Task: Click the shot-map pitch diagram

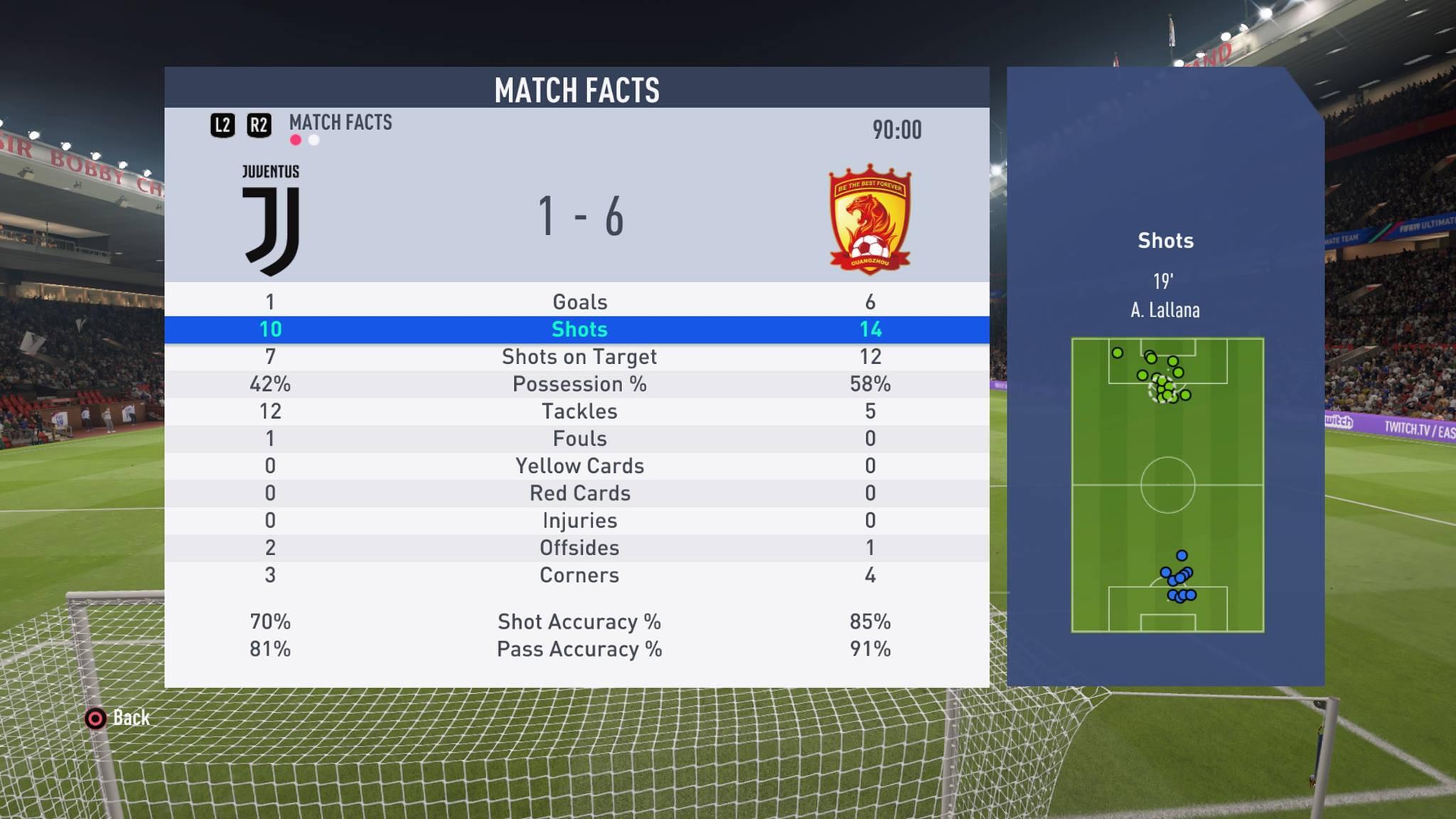Action: 1167,485
